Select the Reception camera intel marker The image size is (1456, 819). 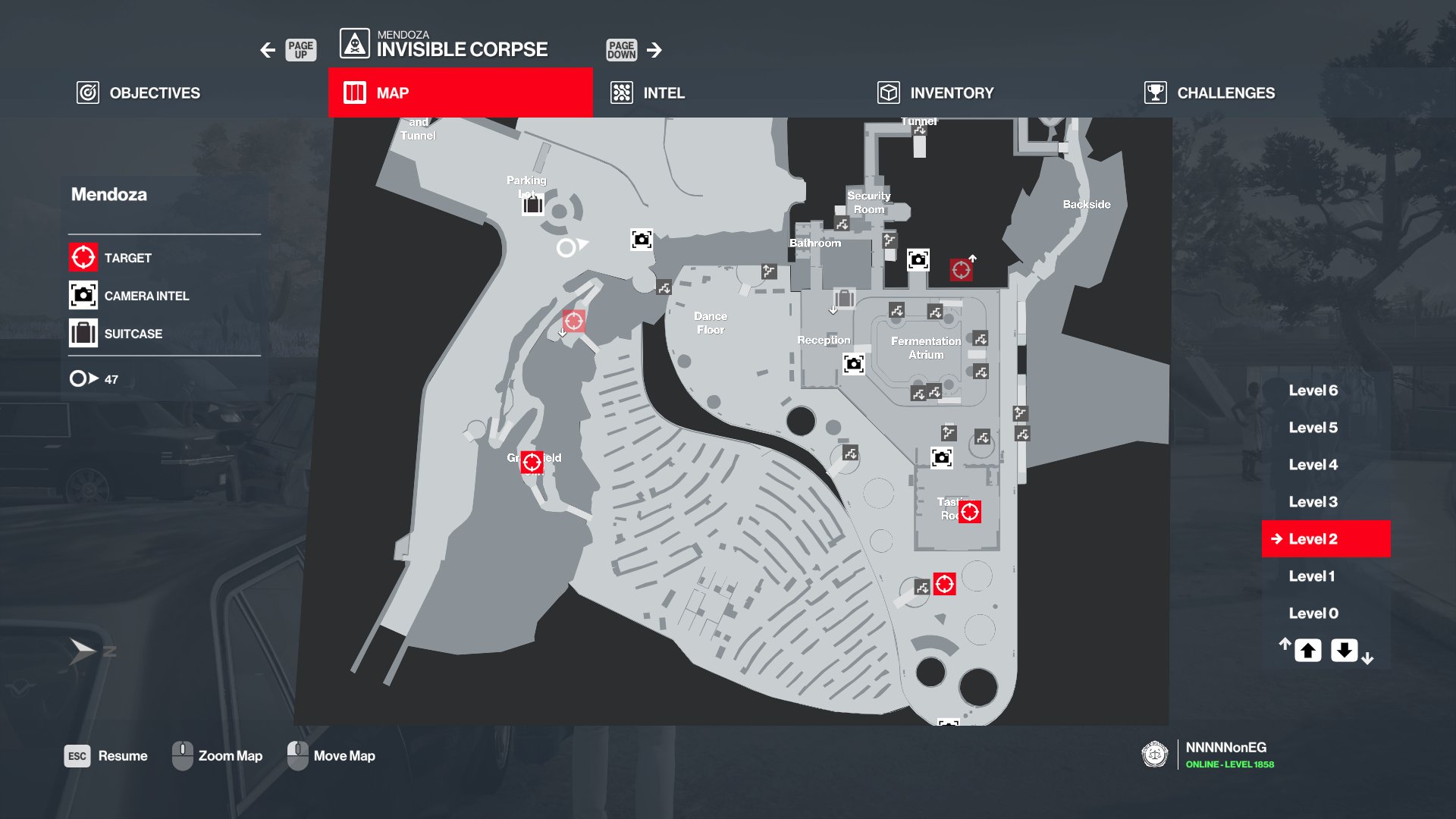point(854,364)
